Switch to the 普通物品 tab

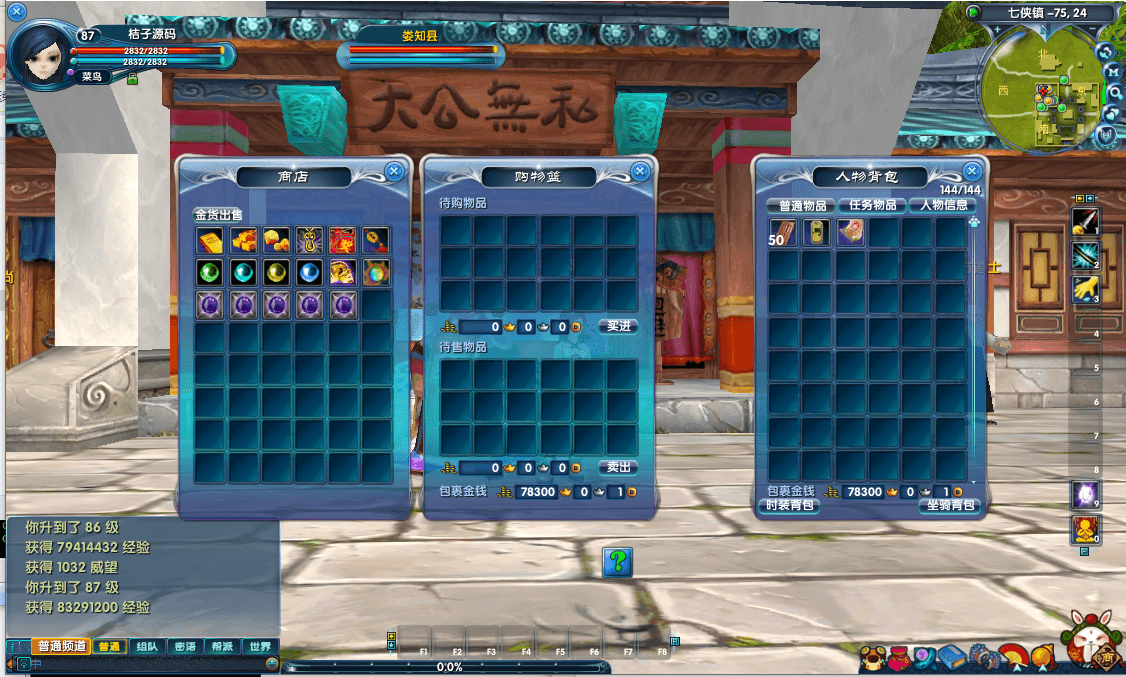801,205
